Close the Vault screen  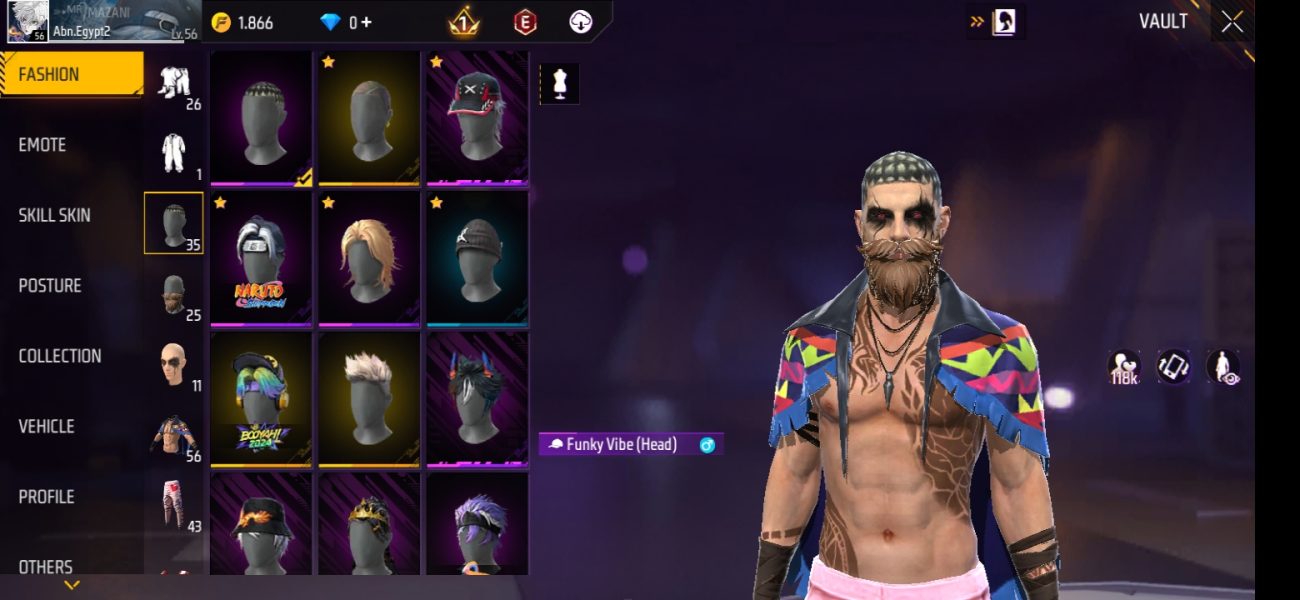click(x=1232, y=21)
